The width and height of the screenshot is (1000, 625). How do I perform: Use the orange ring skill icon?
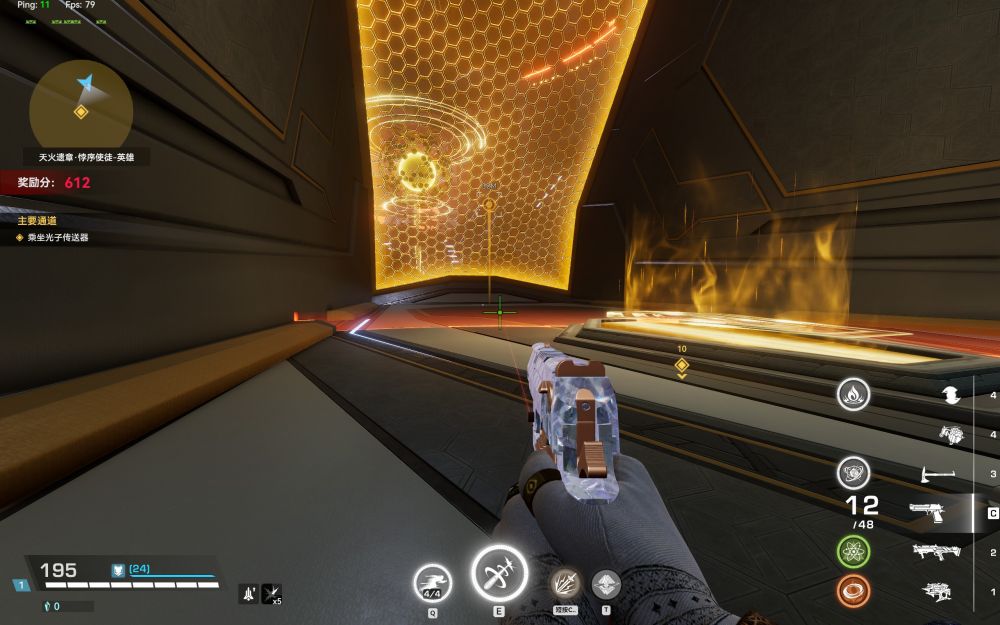coord(853,591)
